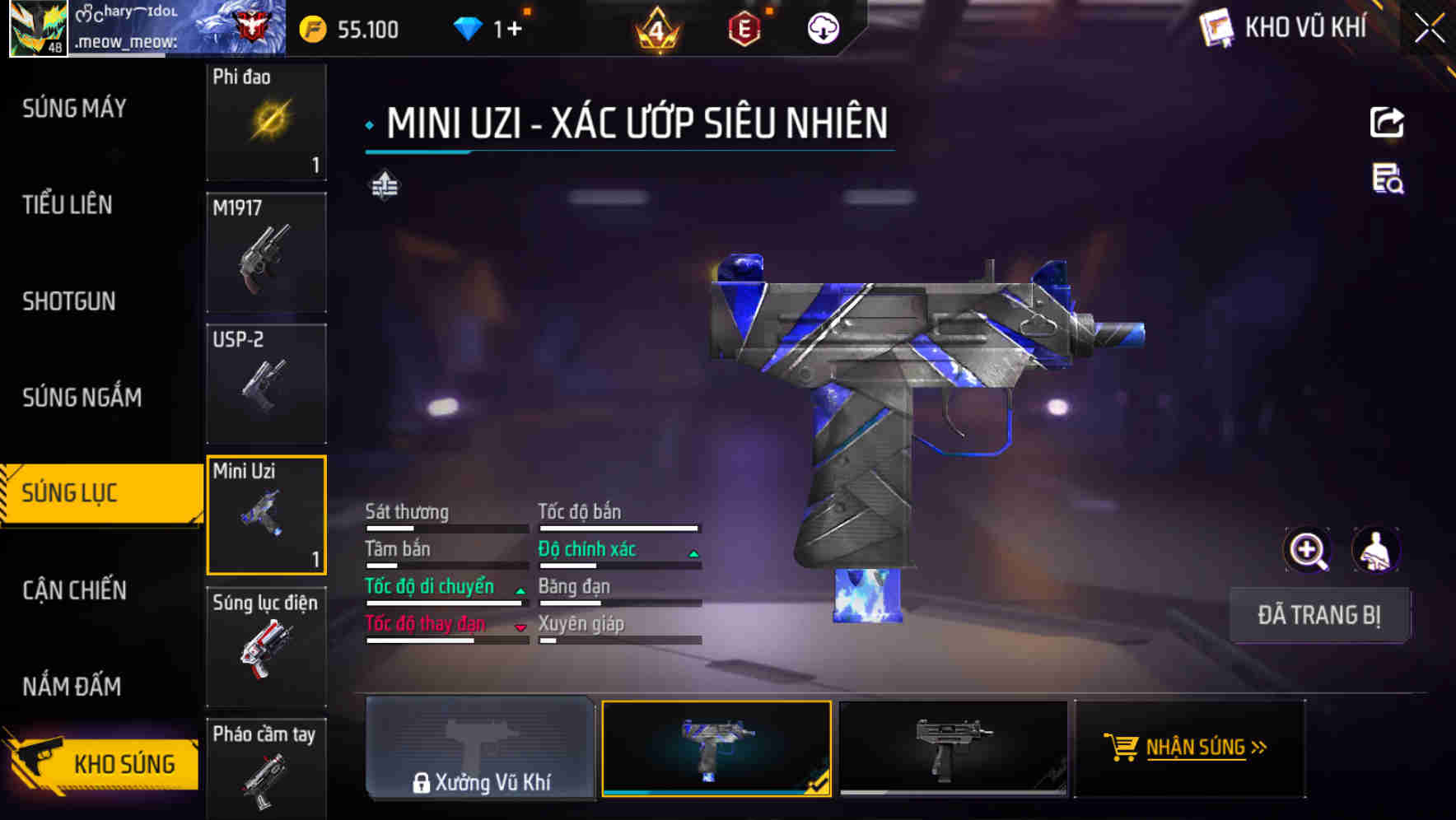Expand the Tốc độ di chuyển stat arrow

[x=520, y=590]
